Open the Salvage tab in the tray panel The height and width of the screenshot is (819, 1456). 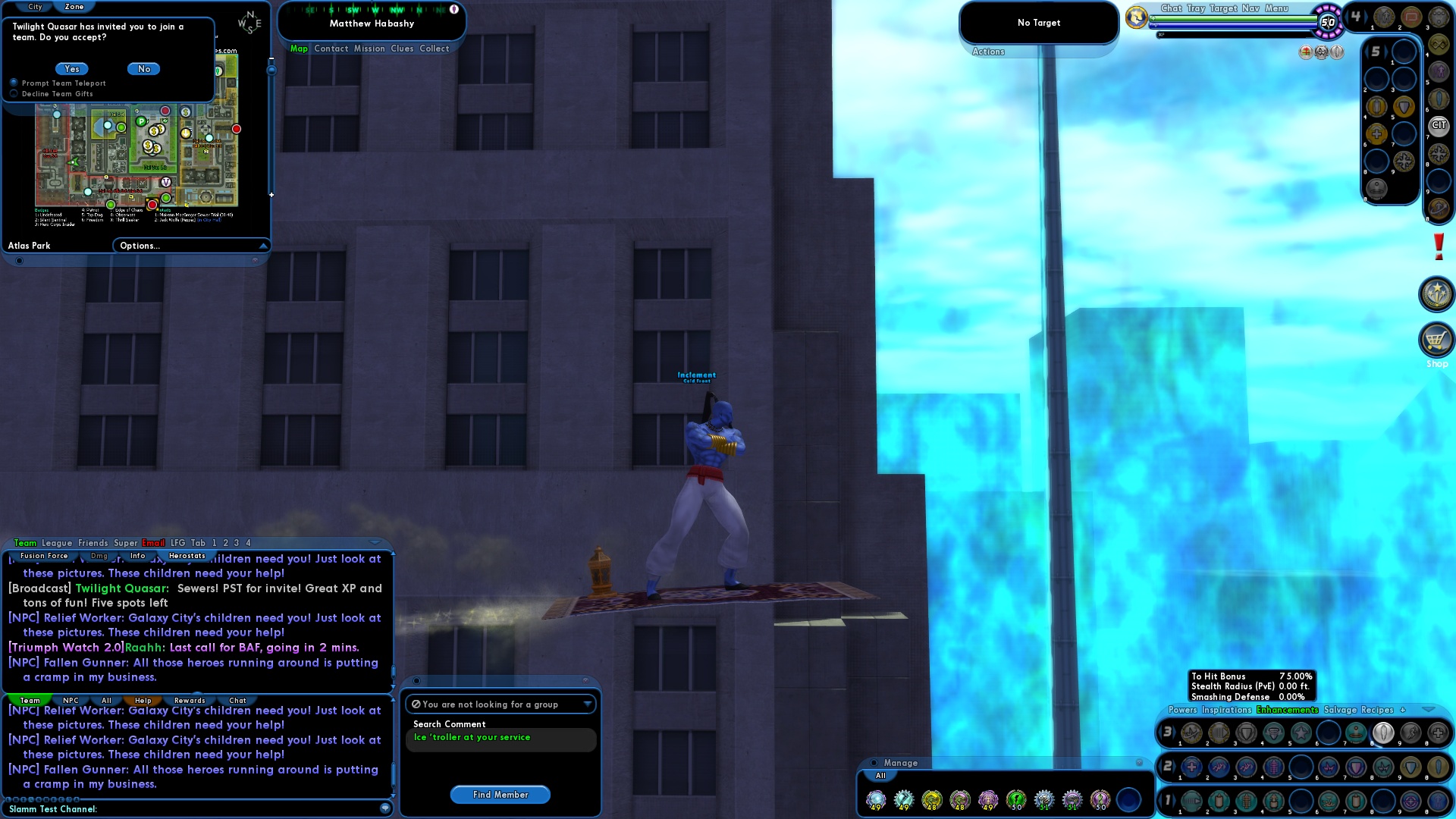pyautogui.click(x=1340, y=710)
